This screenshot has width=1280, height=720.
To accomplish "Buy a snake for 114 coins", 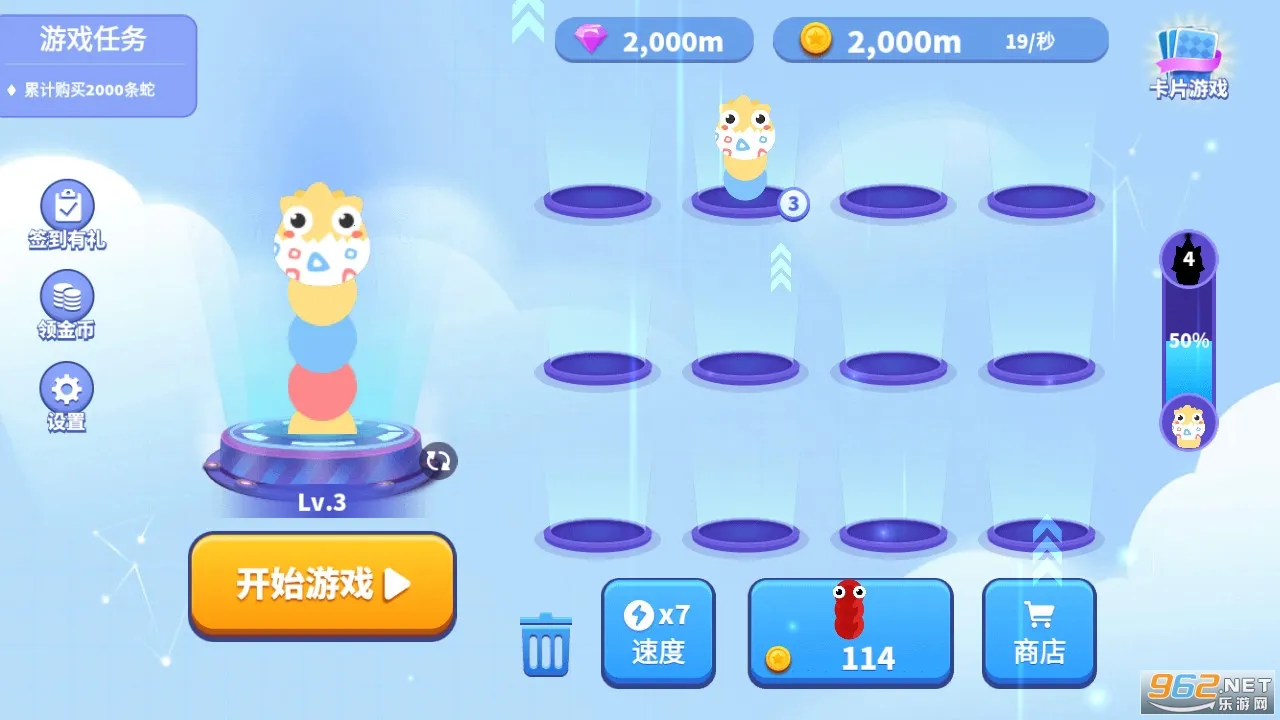I will (x=850, y=633).
